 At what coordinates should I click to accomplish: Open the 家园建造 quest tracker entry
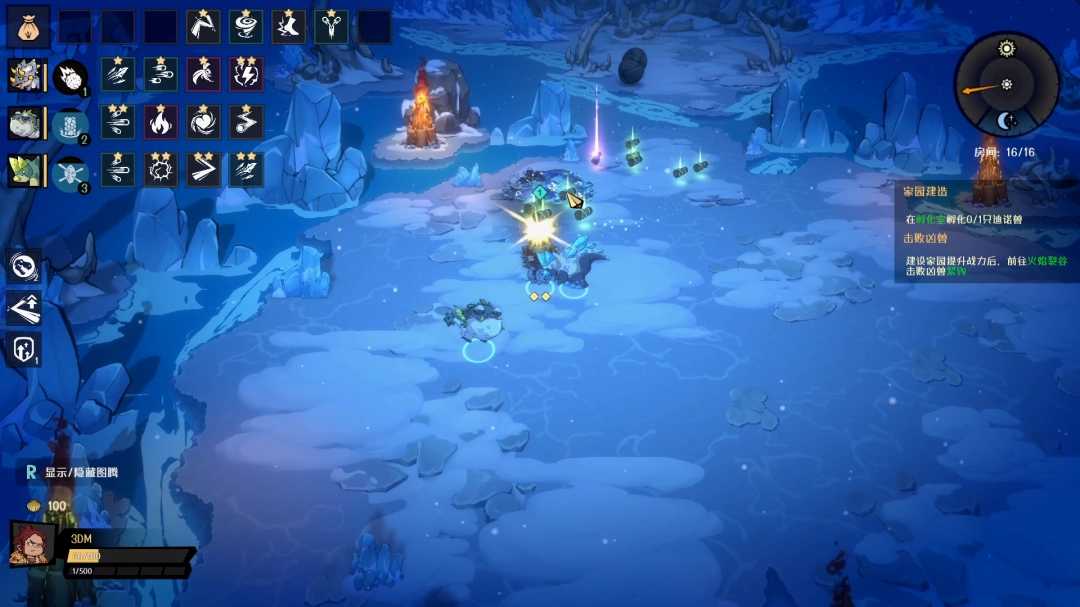925,191
